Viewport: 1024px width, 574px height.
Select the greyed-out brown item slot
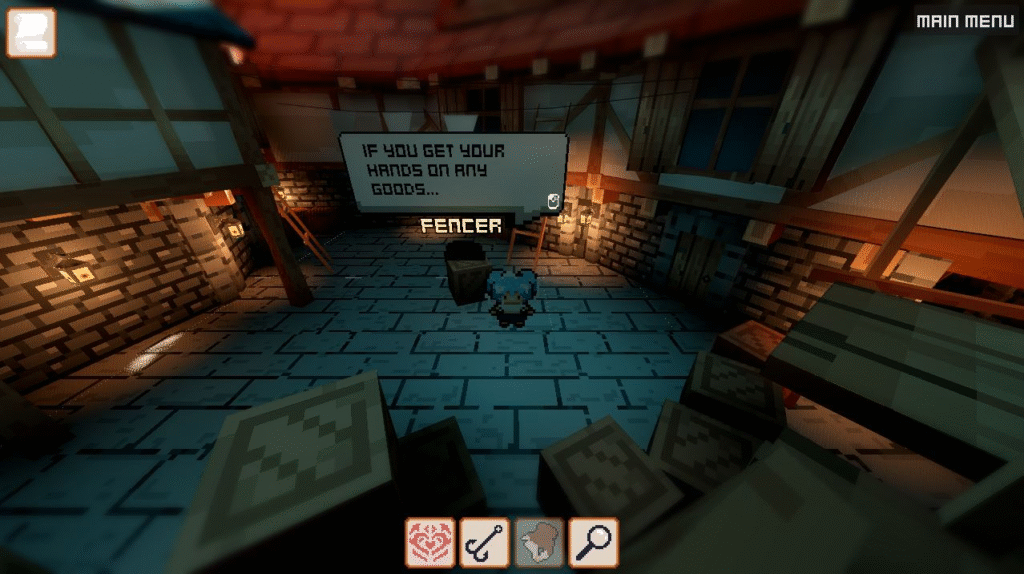pos(539,543)
